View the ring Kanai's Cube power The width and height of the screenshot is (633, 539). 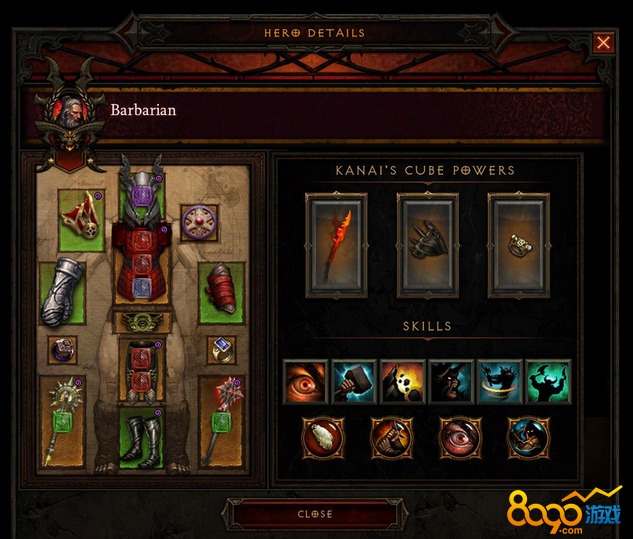(x=518, y=244)
